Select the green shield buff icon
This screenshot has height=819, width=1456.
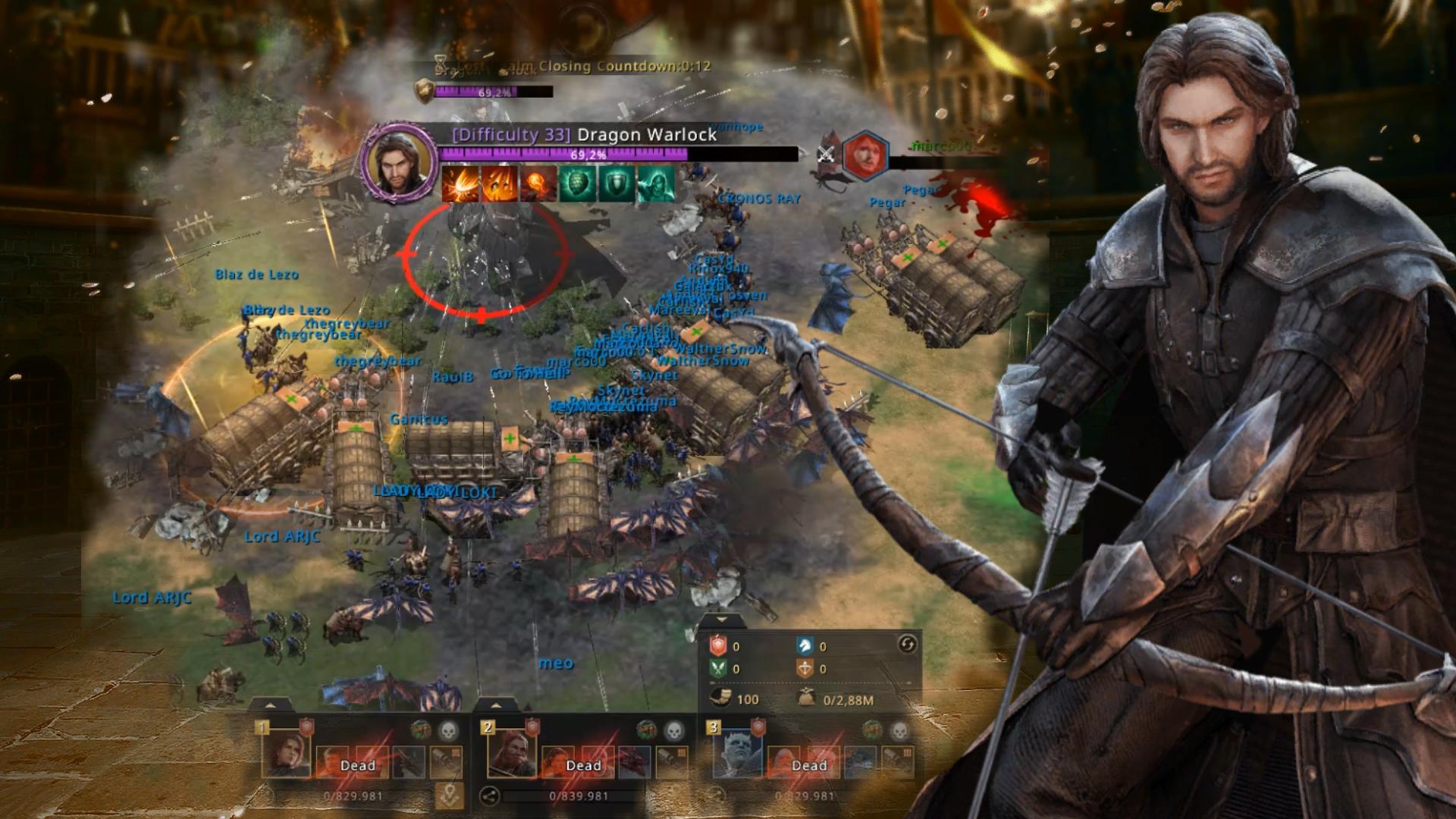pyautogui.click(x=617, y=185)
